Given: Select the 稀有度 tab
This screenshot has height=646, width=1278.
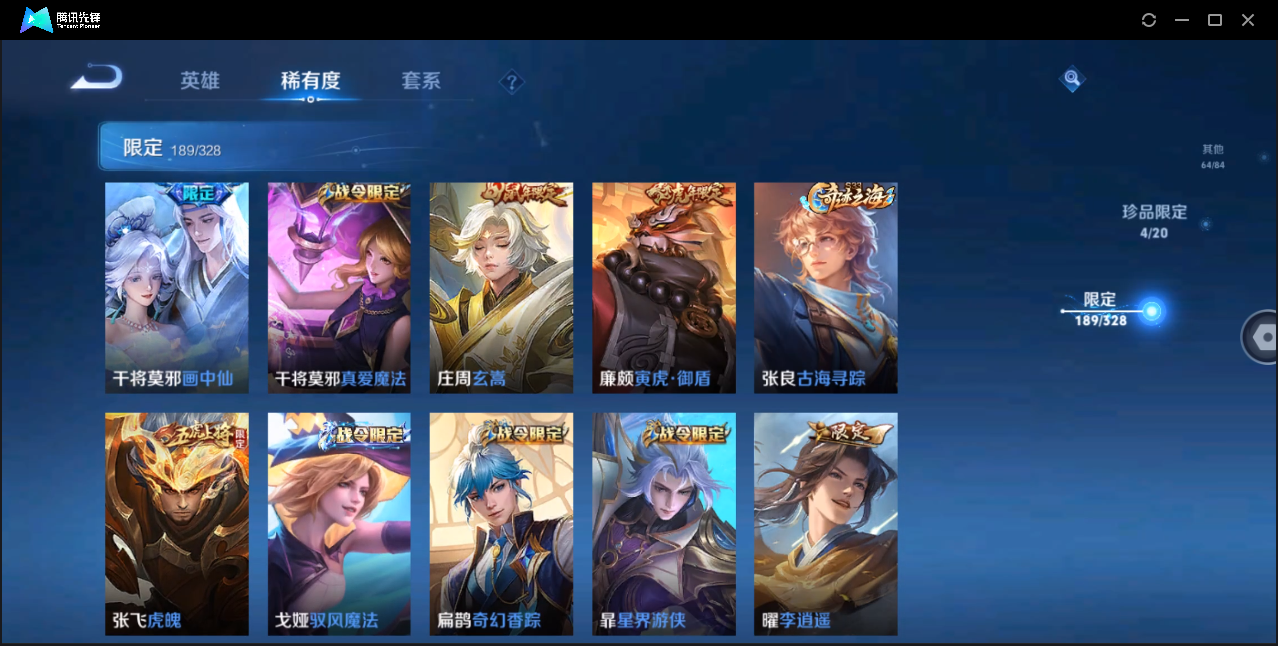Looking at the screenshot, I should point(310,81).
